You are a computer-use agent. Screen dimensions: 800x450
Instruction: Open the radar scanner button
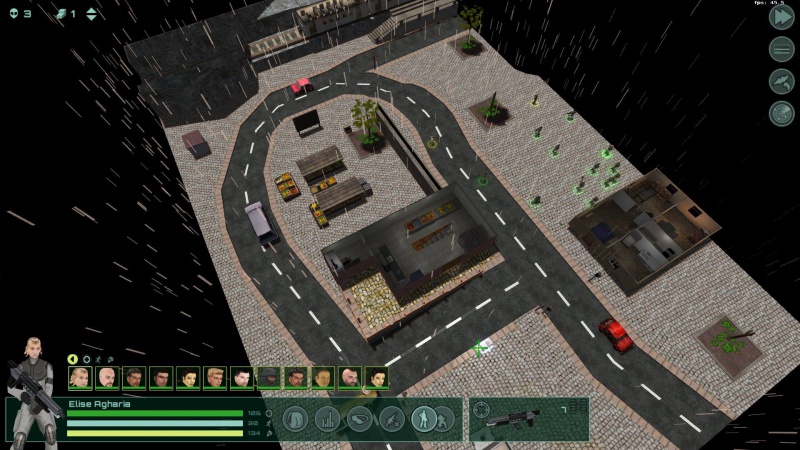pos(781,114)
